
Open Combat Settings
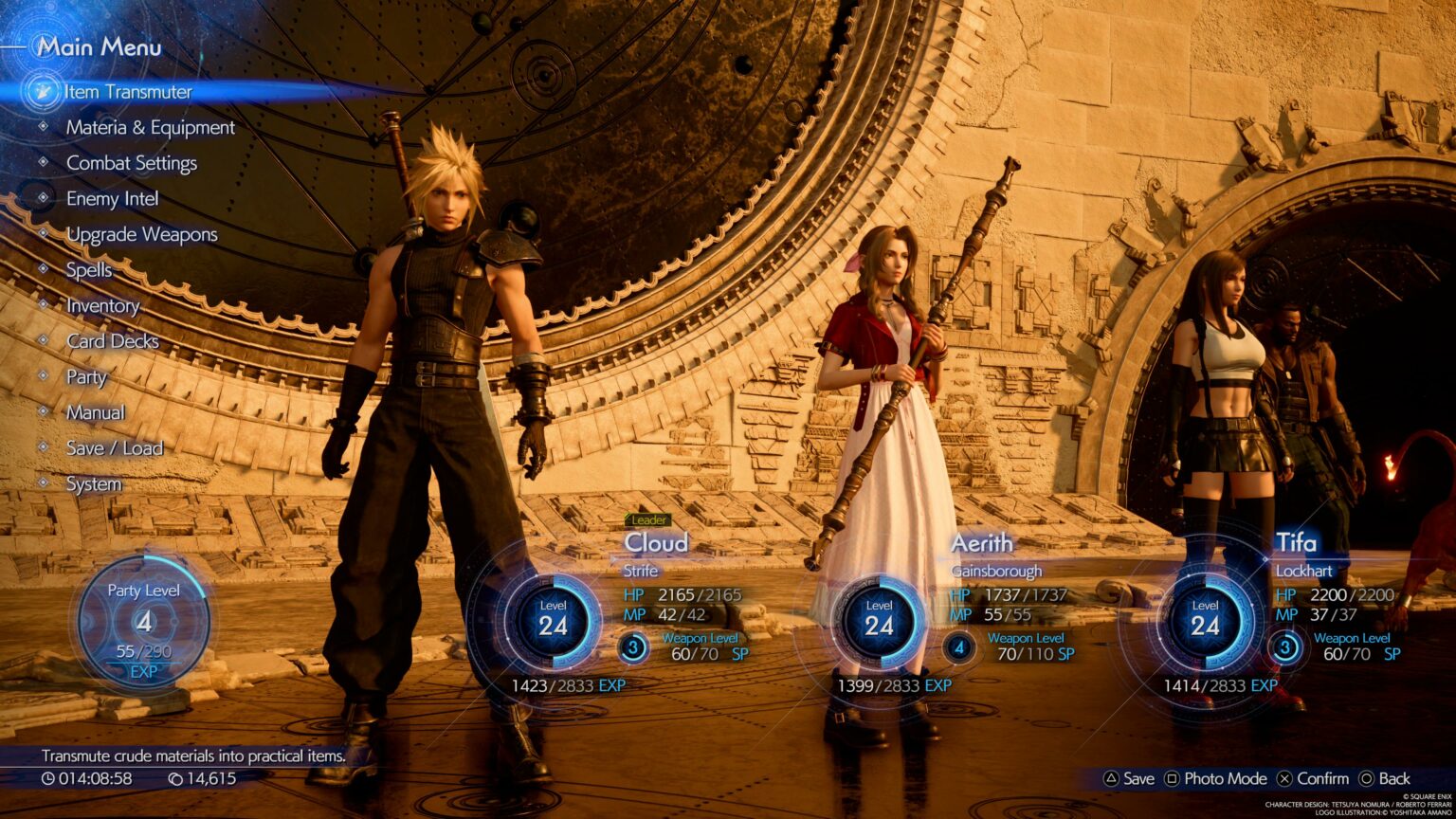tap(131, 163)
